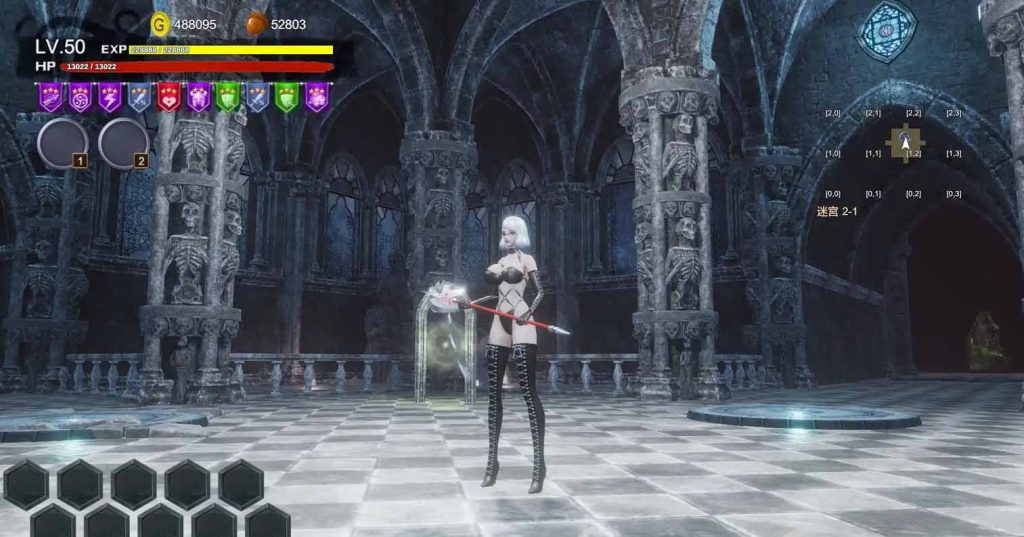Click the current room marker on minimap
Screen dimensions: 1024x537
906,144
